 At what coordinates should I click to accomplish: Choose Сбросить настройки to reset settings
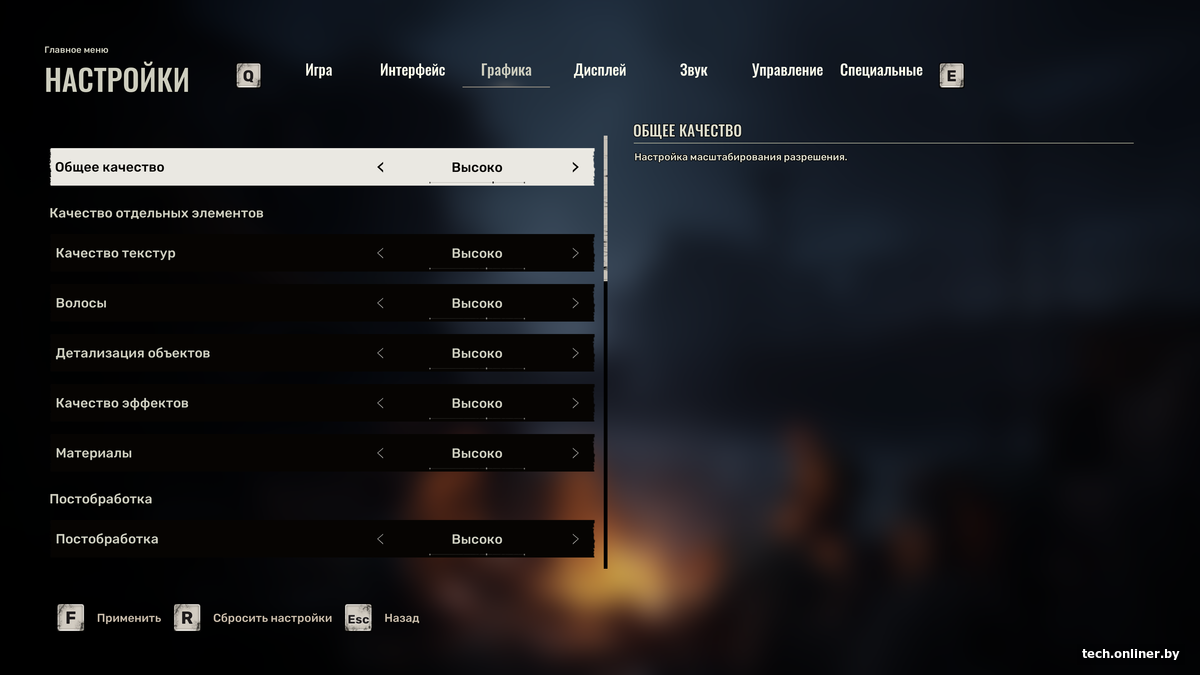click(272, 618)
